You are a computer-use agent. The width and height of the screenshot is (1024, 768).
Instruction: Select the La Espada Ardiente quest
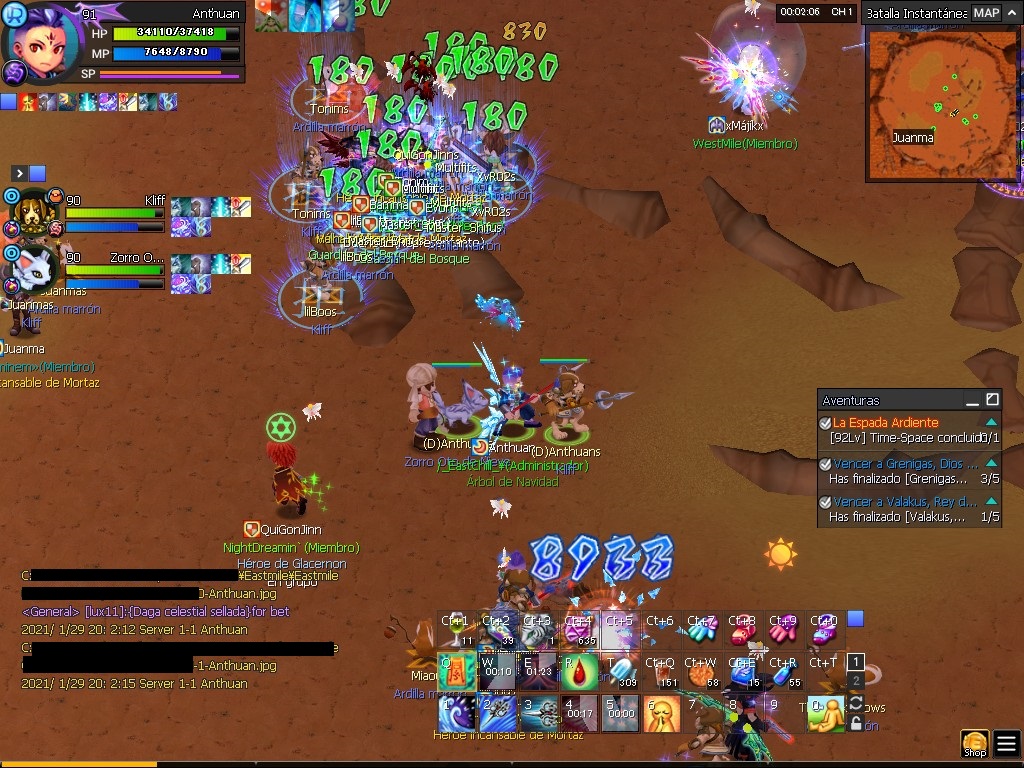pos(885,423)
